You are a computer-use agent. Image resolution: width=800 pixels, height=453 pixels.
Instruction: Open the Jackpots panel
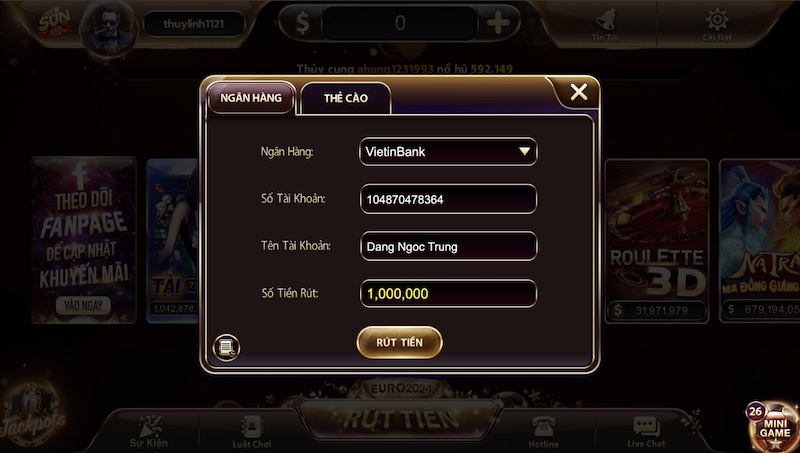tap(35, 412)
